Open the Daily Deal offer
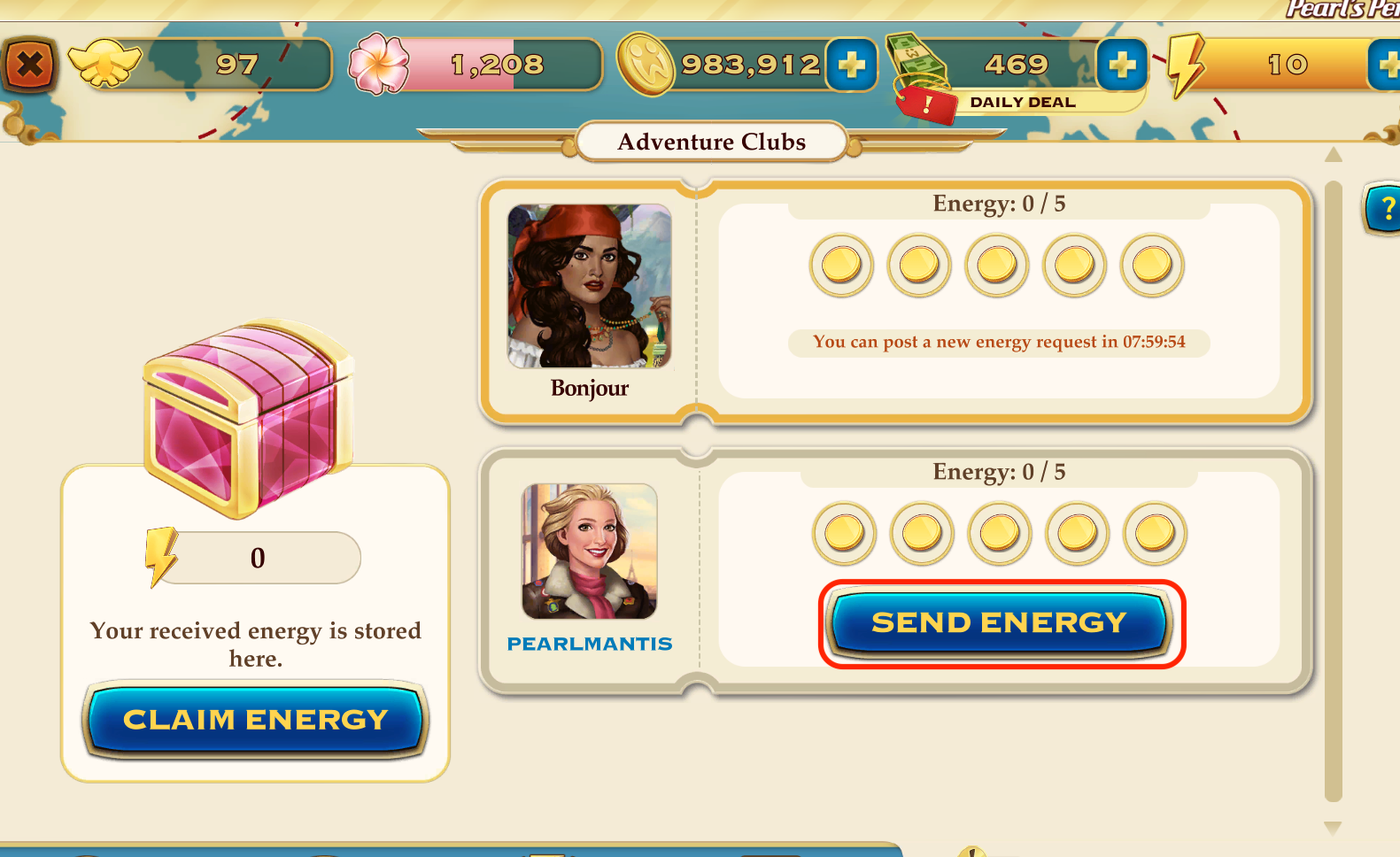 [1022, 103]
